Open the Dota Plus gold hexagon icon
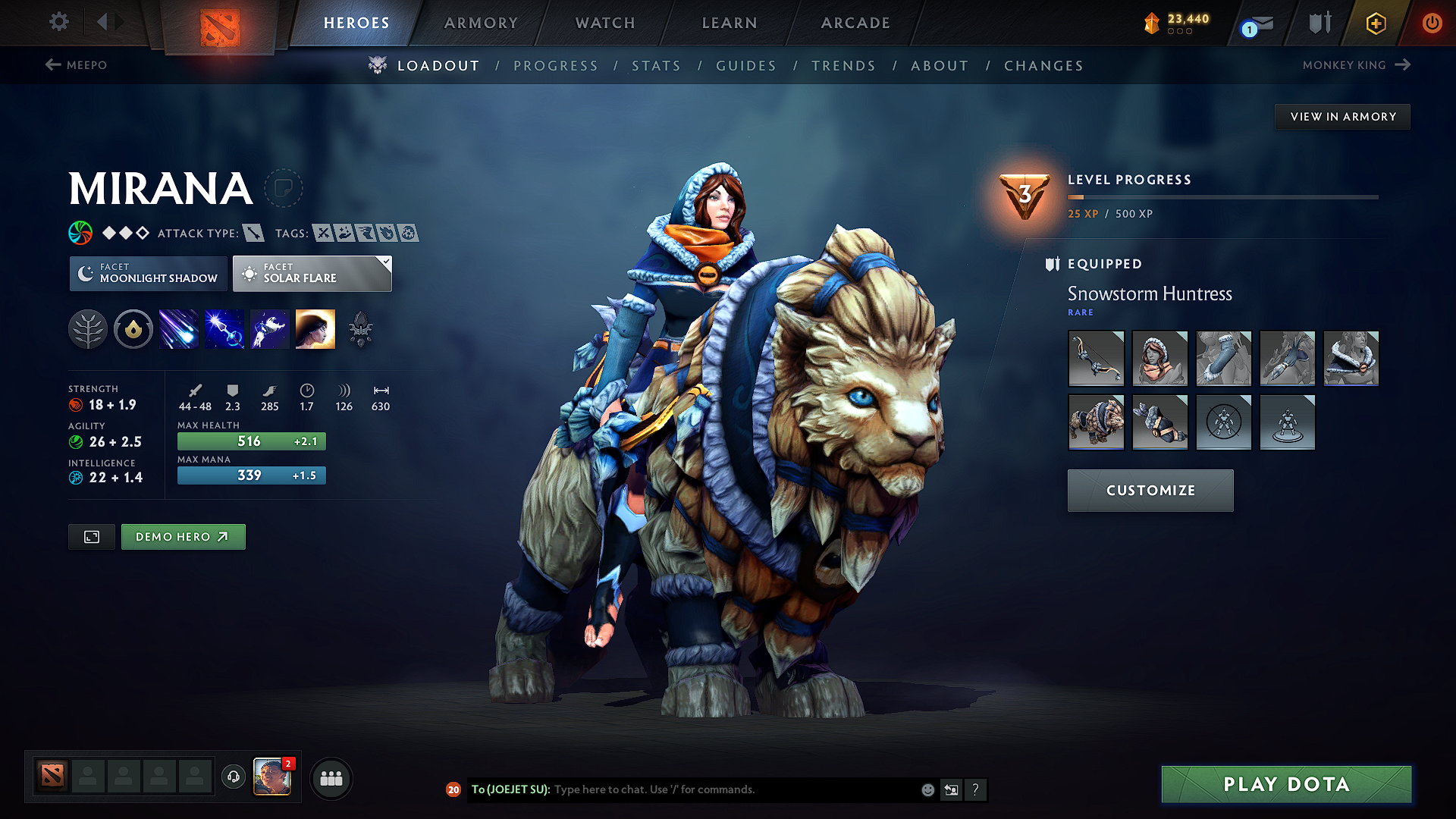This screenshot has height=819, width=1456. pos(1375,23)
